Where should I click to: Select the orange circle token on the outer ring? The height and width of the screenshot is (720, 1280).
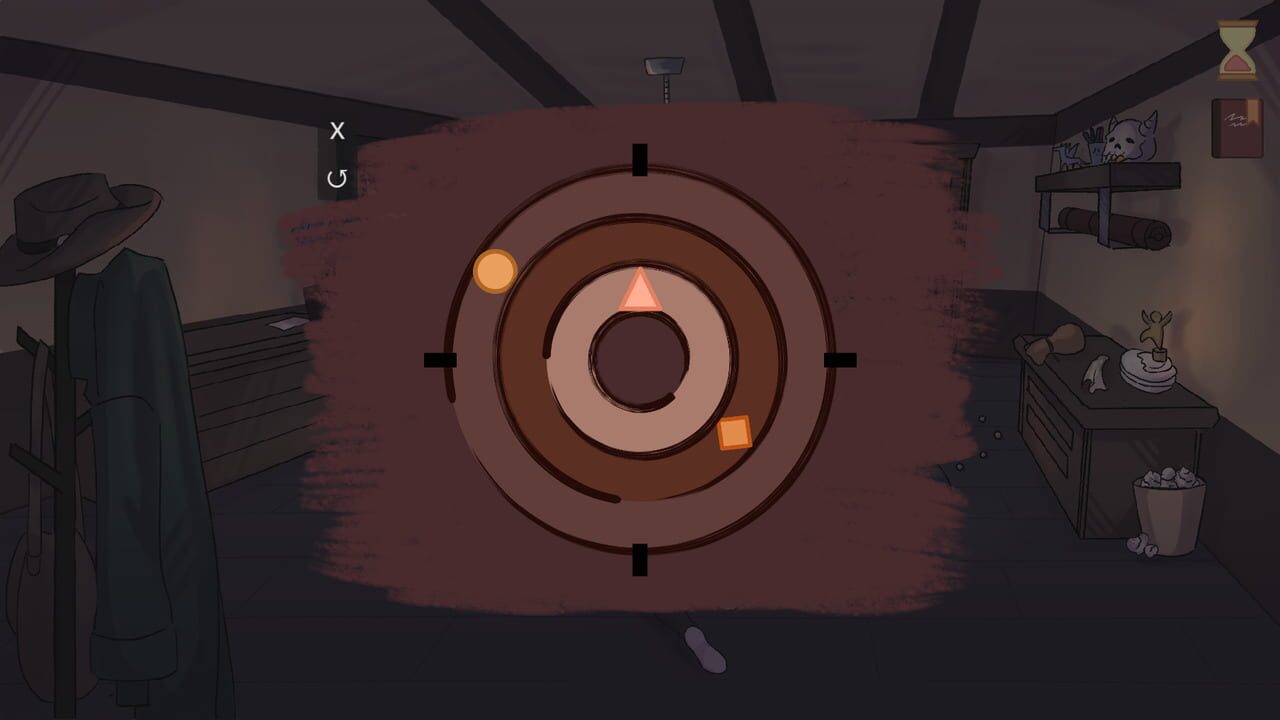pyautogui.click(x=494, y=272)
